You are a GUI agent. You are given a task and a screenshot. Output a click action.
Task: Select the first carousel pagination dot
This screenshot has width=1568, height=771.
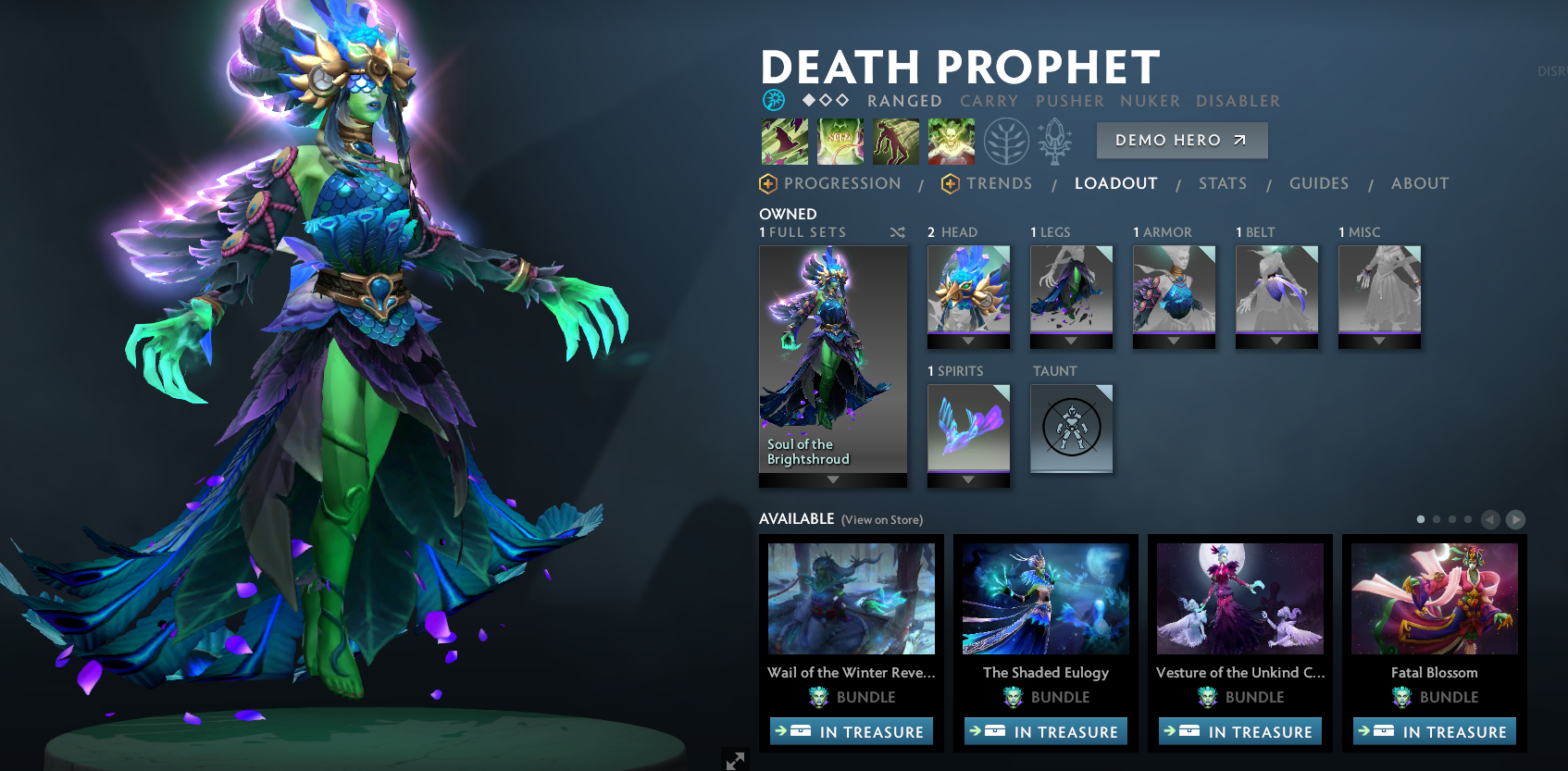[1421, 519]
